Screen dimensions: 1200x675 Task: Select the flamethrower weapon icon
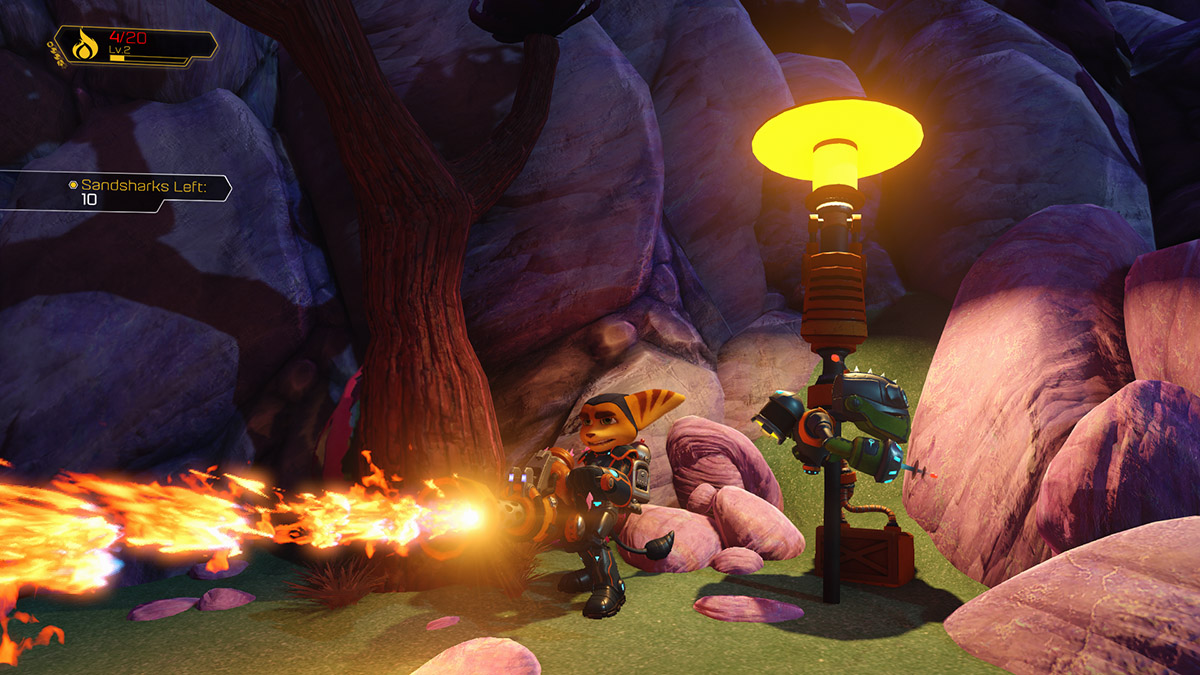[x=84, y=45]
